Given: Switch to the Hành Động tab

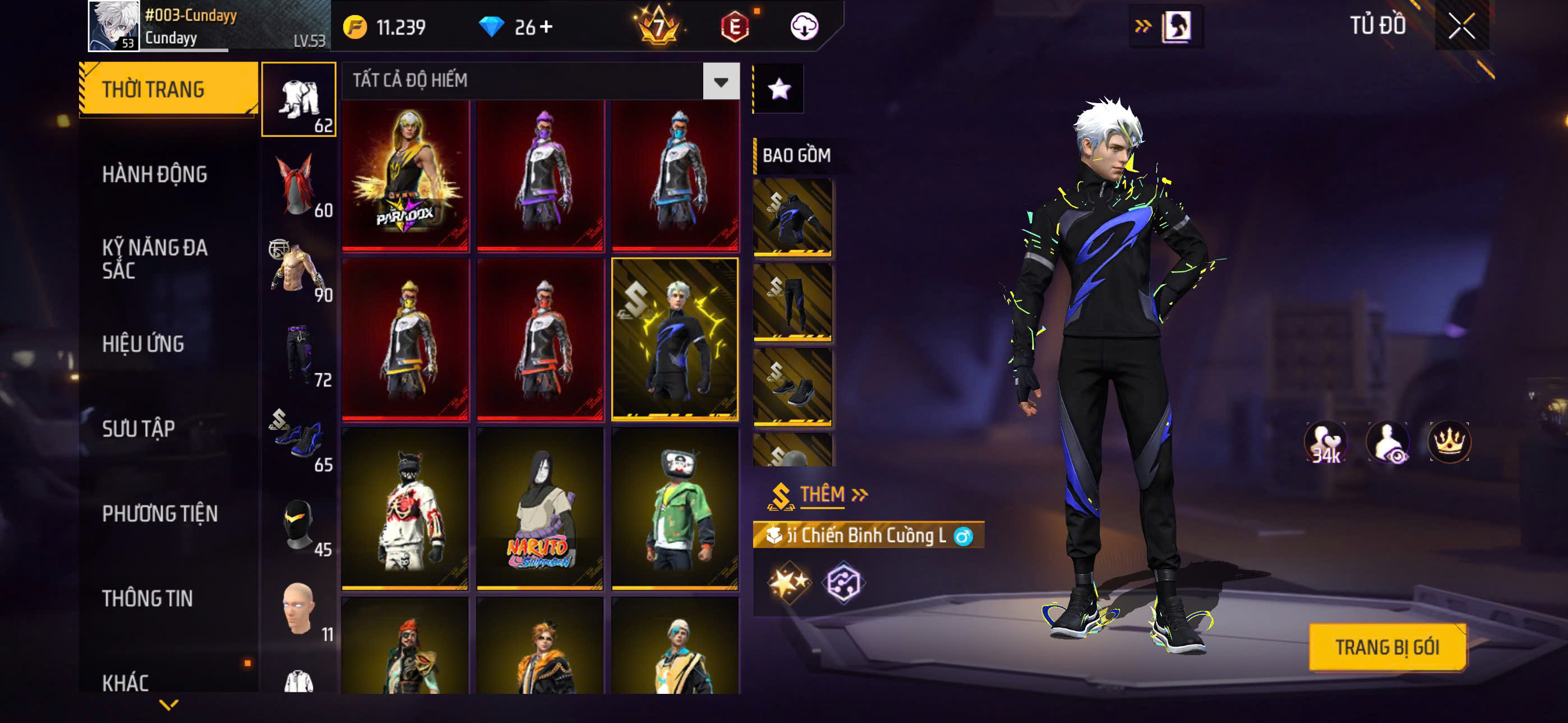Looking at the screenshot, I should point(155,175).
